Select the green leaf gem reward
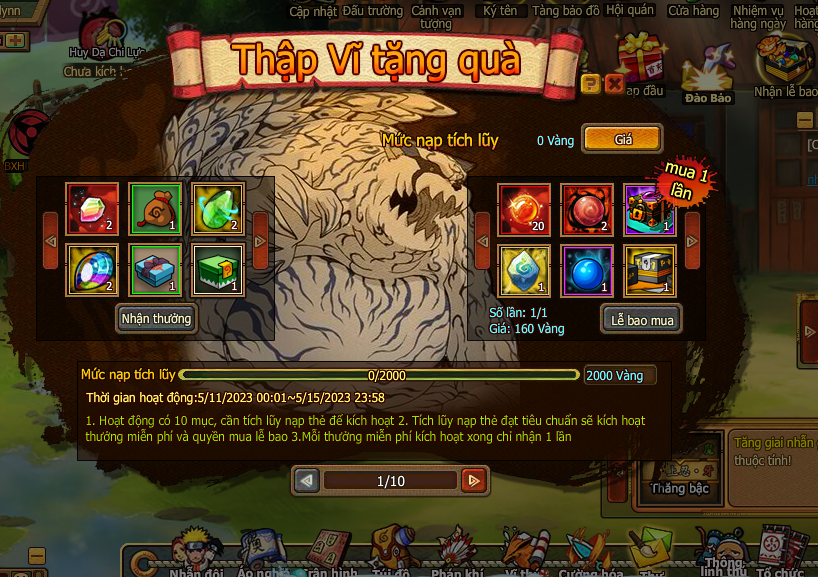This screenshot has width=818, height=577. pyautogui.click(x=217, y=209)
